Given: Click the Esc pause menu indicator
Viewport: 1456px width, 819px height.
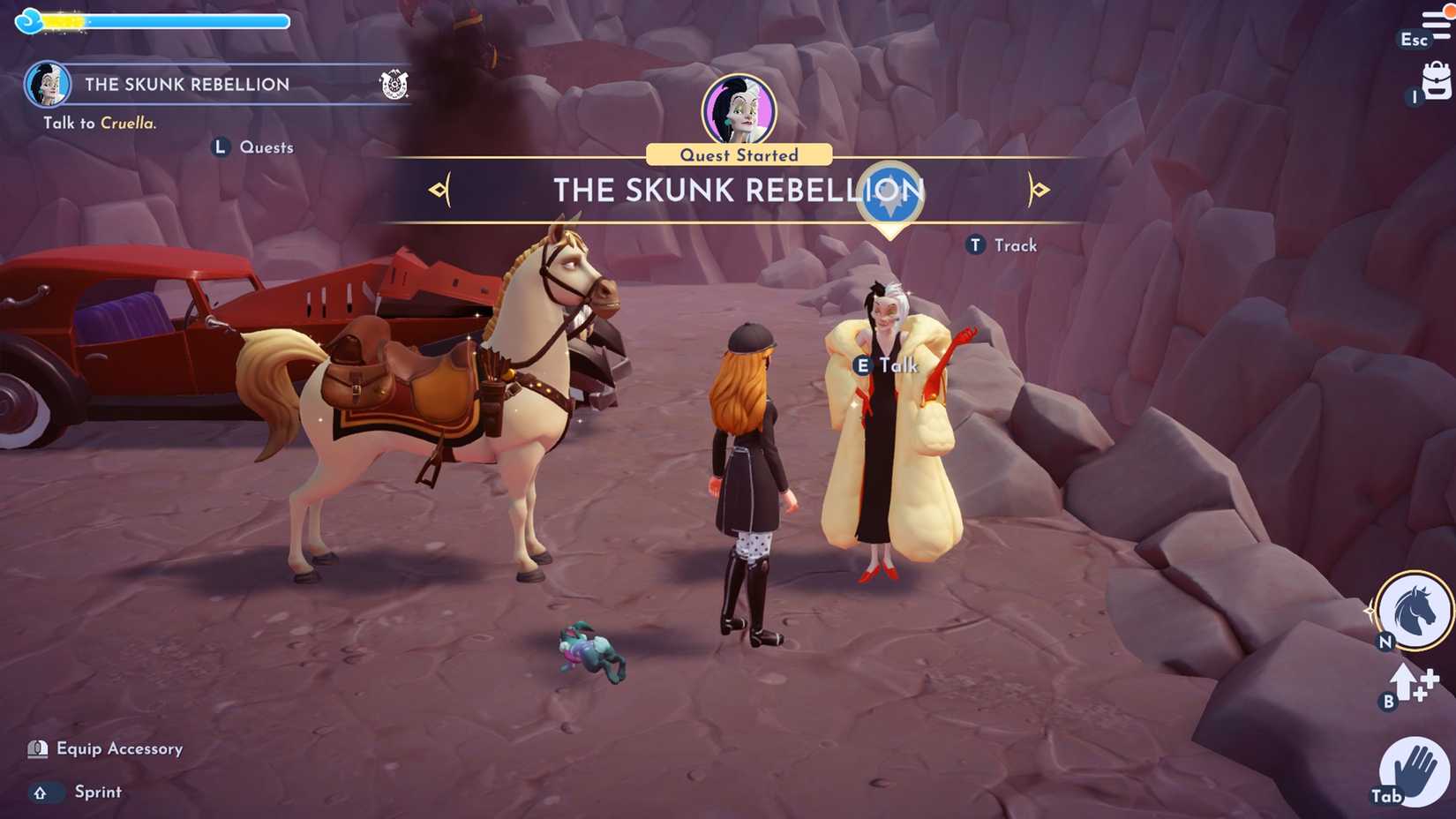Looking at the screenshot, I should pyautogui.click(x=1413, y=41).
